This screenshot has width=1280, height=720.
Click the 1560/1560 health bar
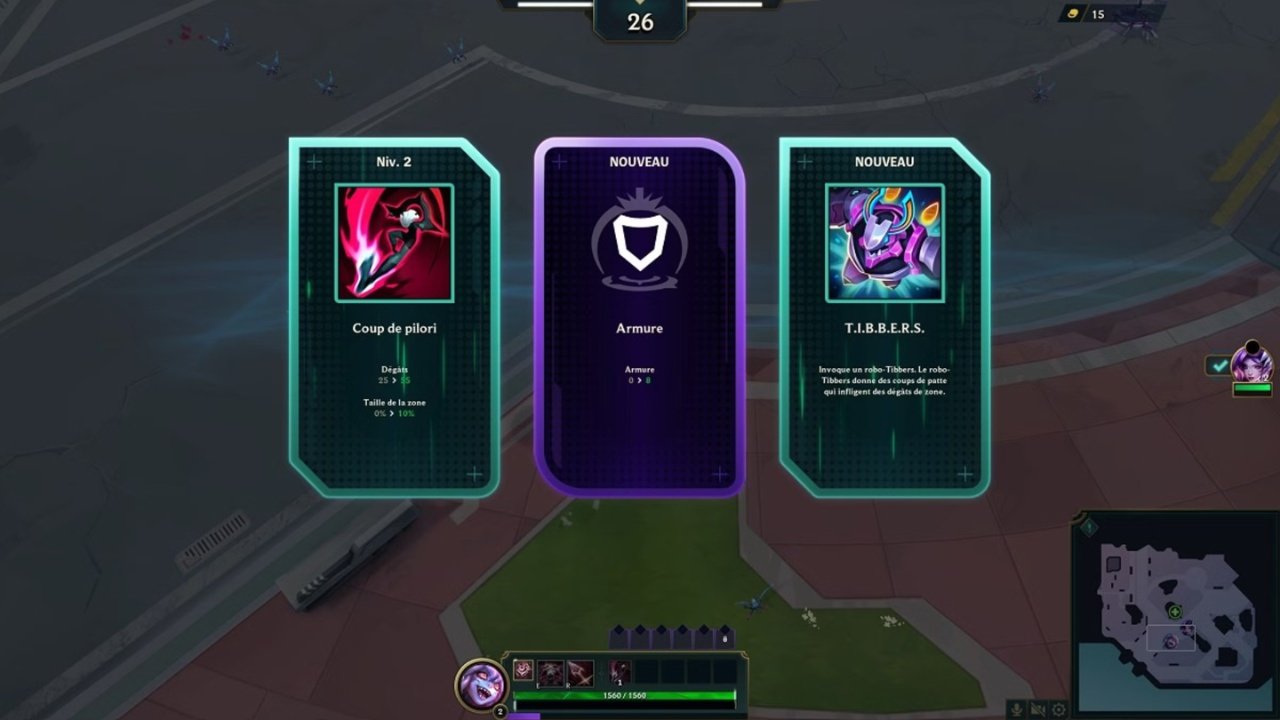tap(626, 694)
